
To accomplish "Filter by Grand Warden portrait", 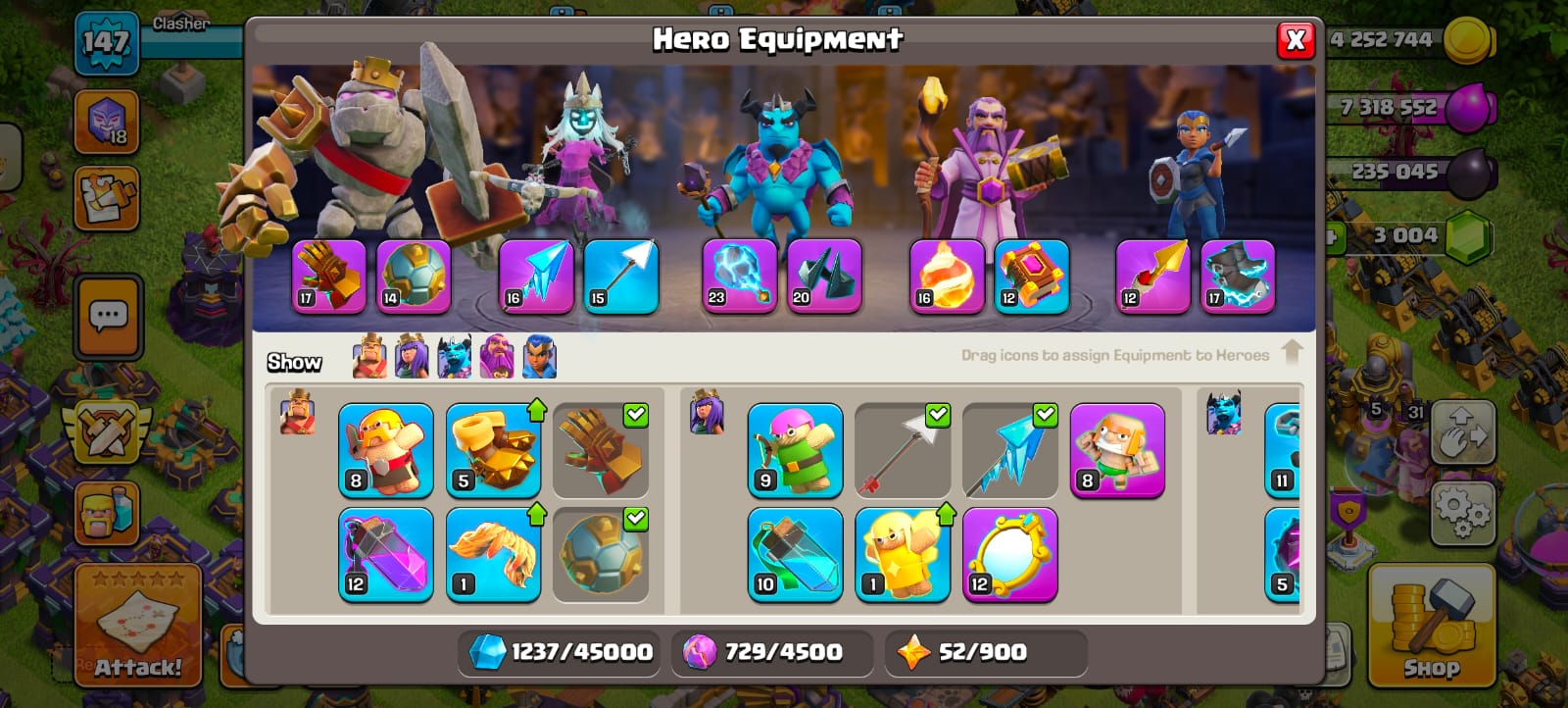I will pos(497,357).
